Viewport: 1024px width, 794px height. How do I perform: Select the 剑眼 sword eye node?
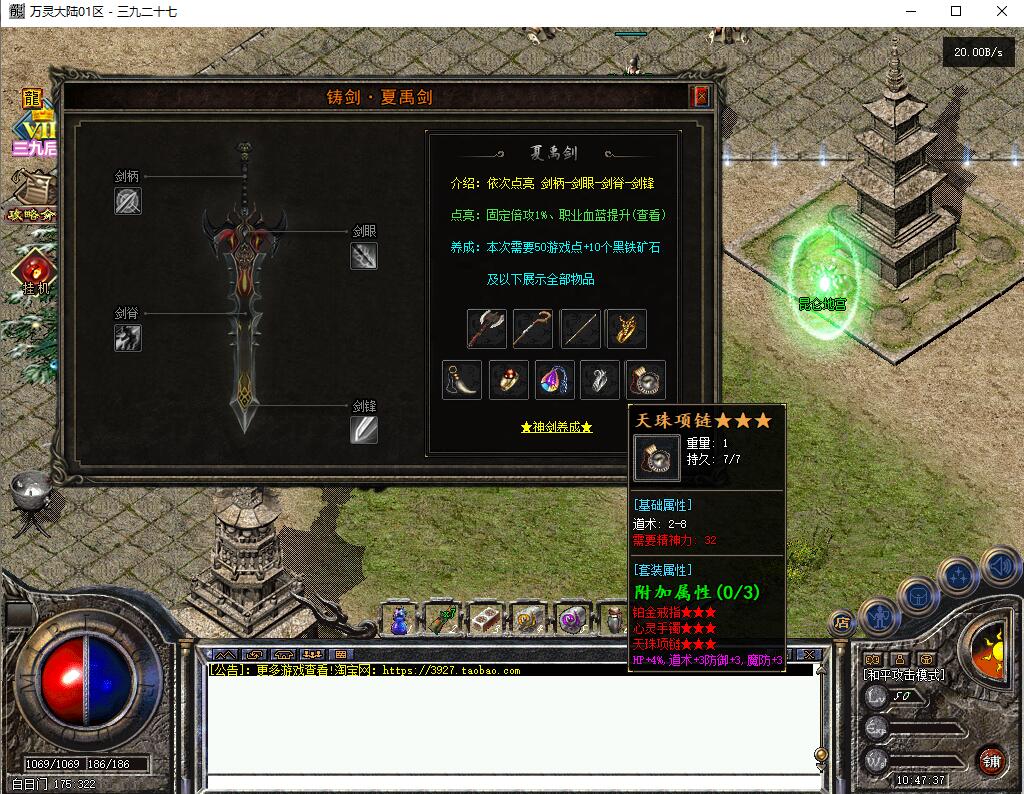(x=364, y=256)
